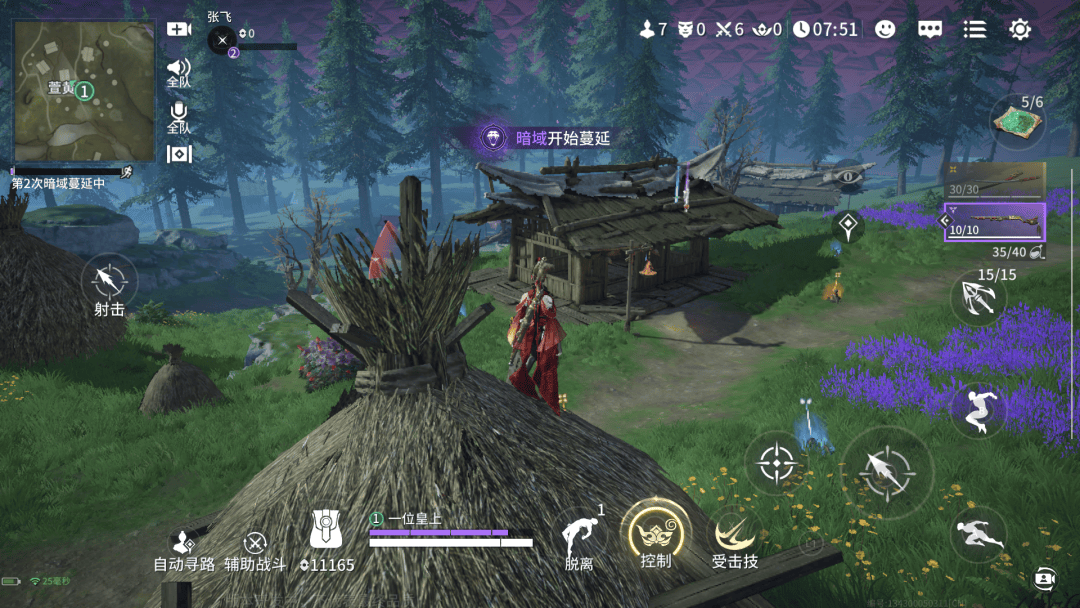
Task: Open the minimap in the corner
Action: 84,91
